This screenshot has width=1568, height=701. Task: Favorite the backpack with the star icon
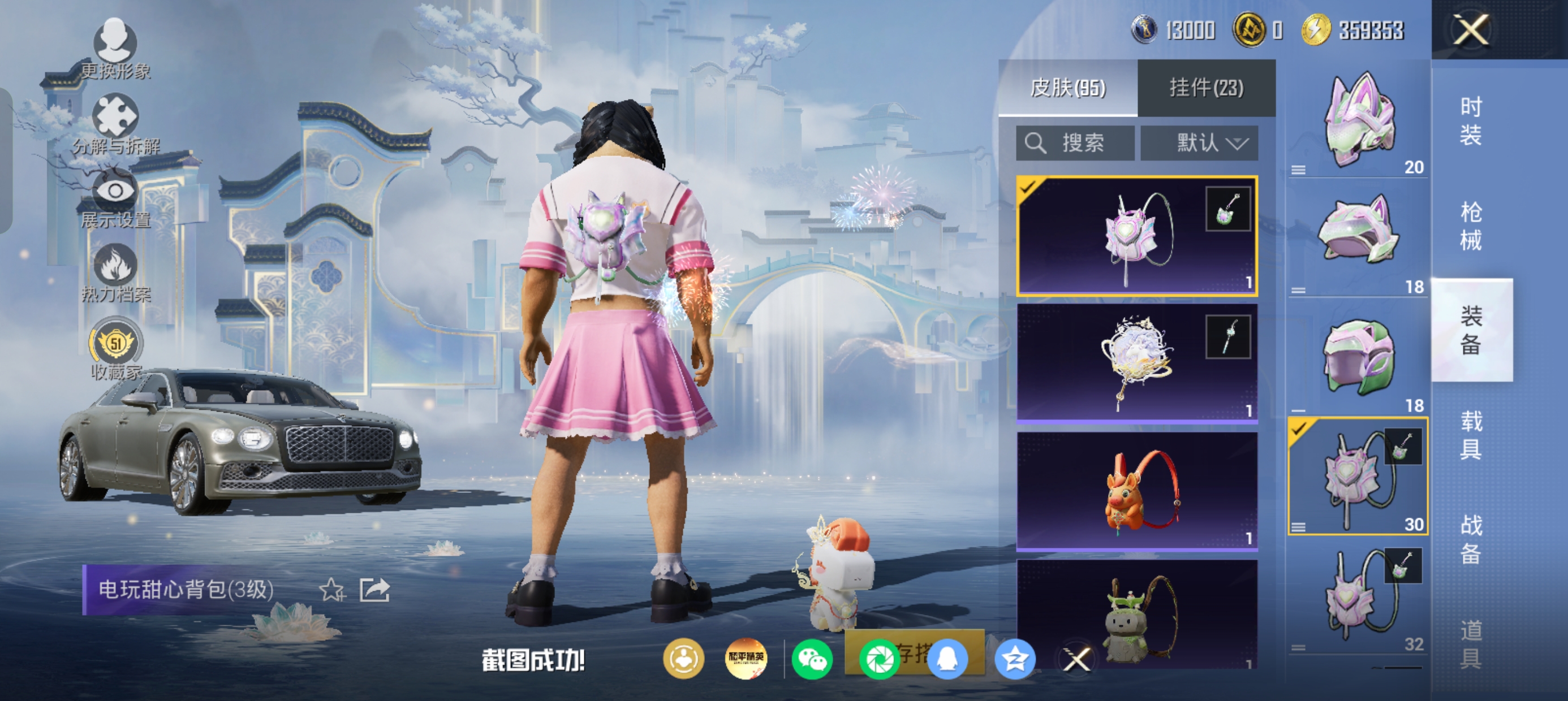(x=333, y=590)
